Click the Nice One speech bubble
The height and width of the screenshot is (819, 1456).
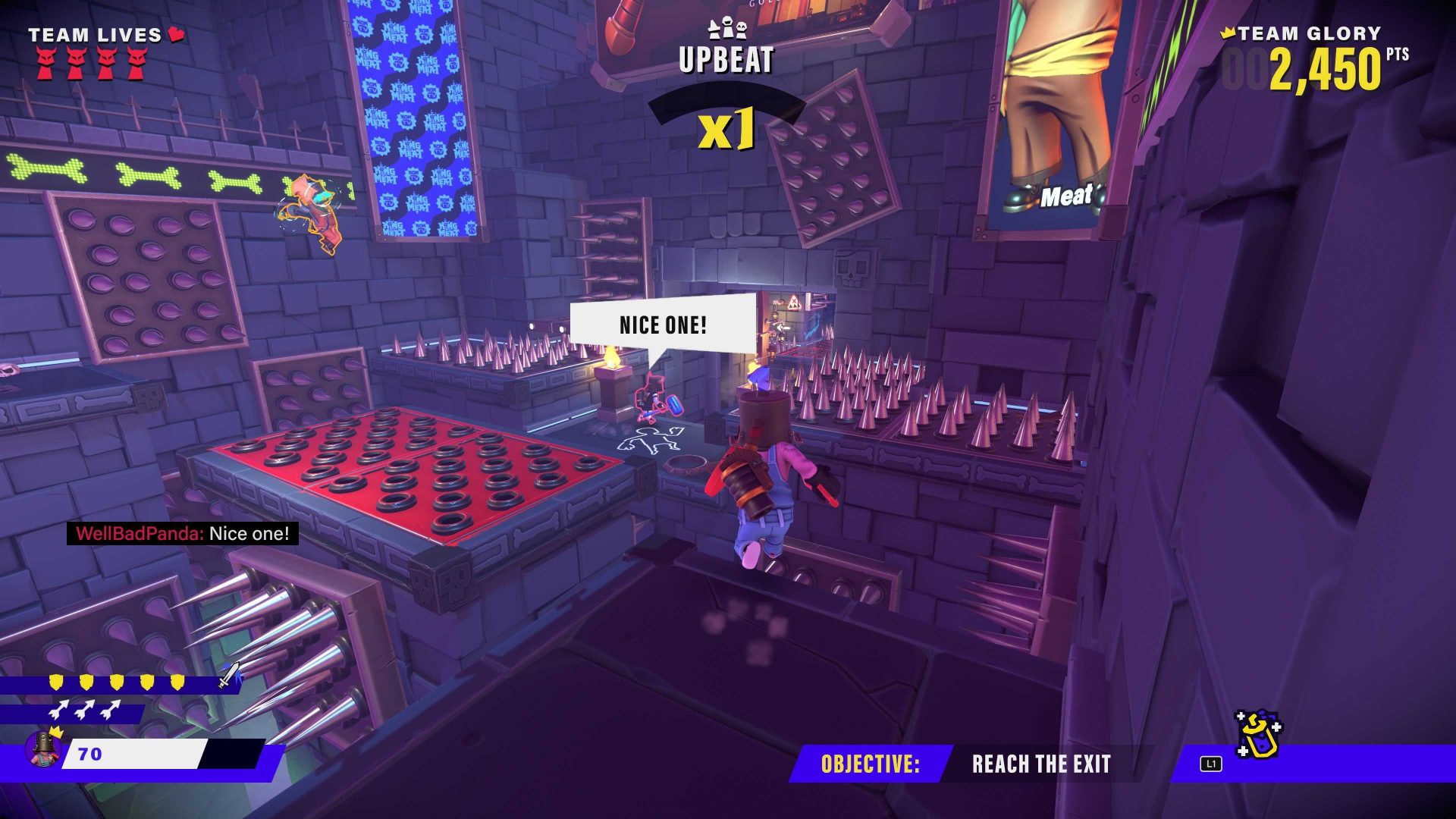[663, 325]
